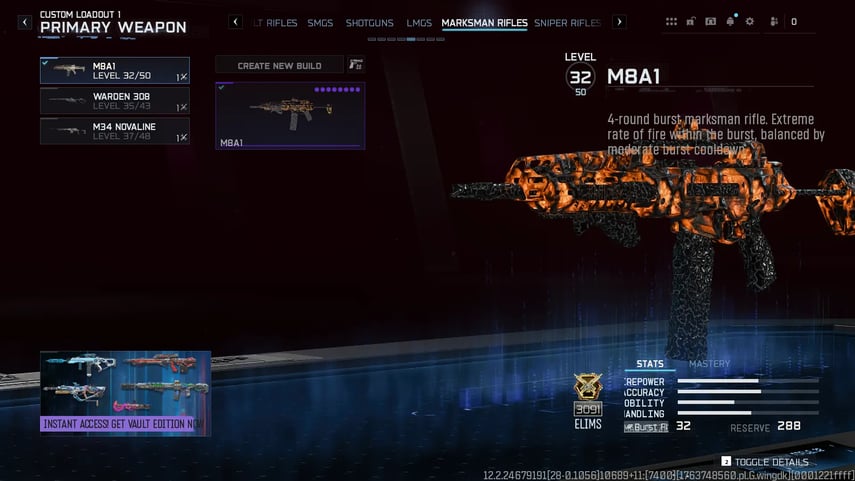Open the M8A1 build card
The image size is (855, 481).
[x=290, y=115]
